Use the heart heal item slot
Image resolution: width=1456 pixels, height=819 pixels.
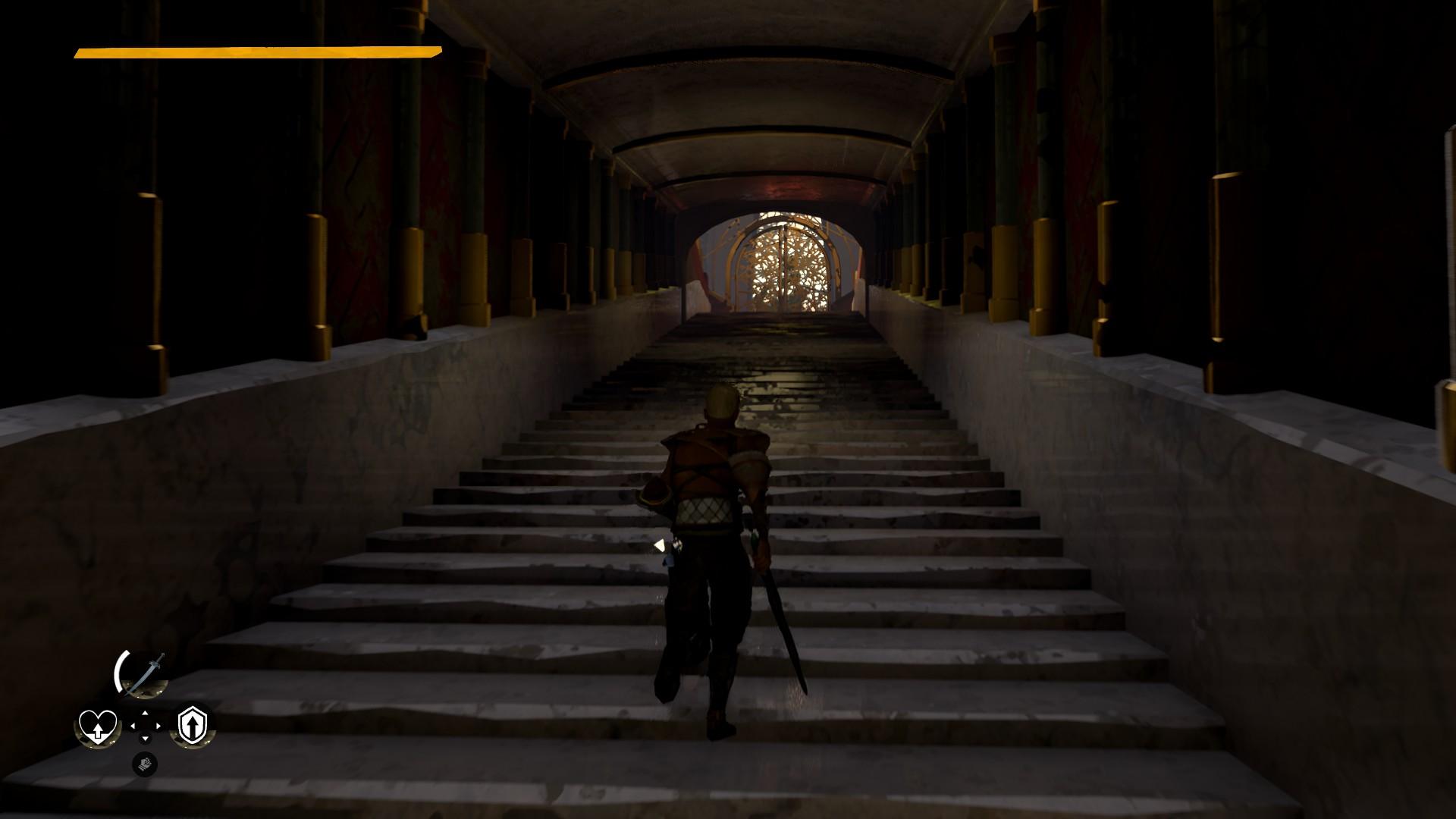[x=98, y=726]
